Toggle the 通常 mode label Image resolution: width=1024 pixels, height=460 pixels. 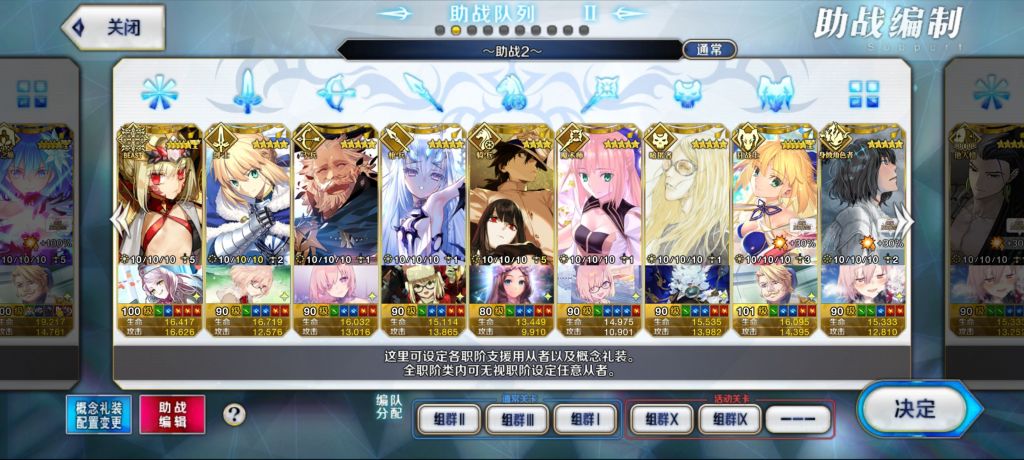[x=710, y=49]
